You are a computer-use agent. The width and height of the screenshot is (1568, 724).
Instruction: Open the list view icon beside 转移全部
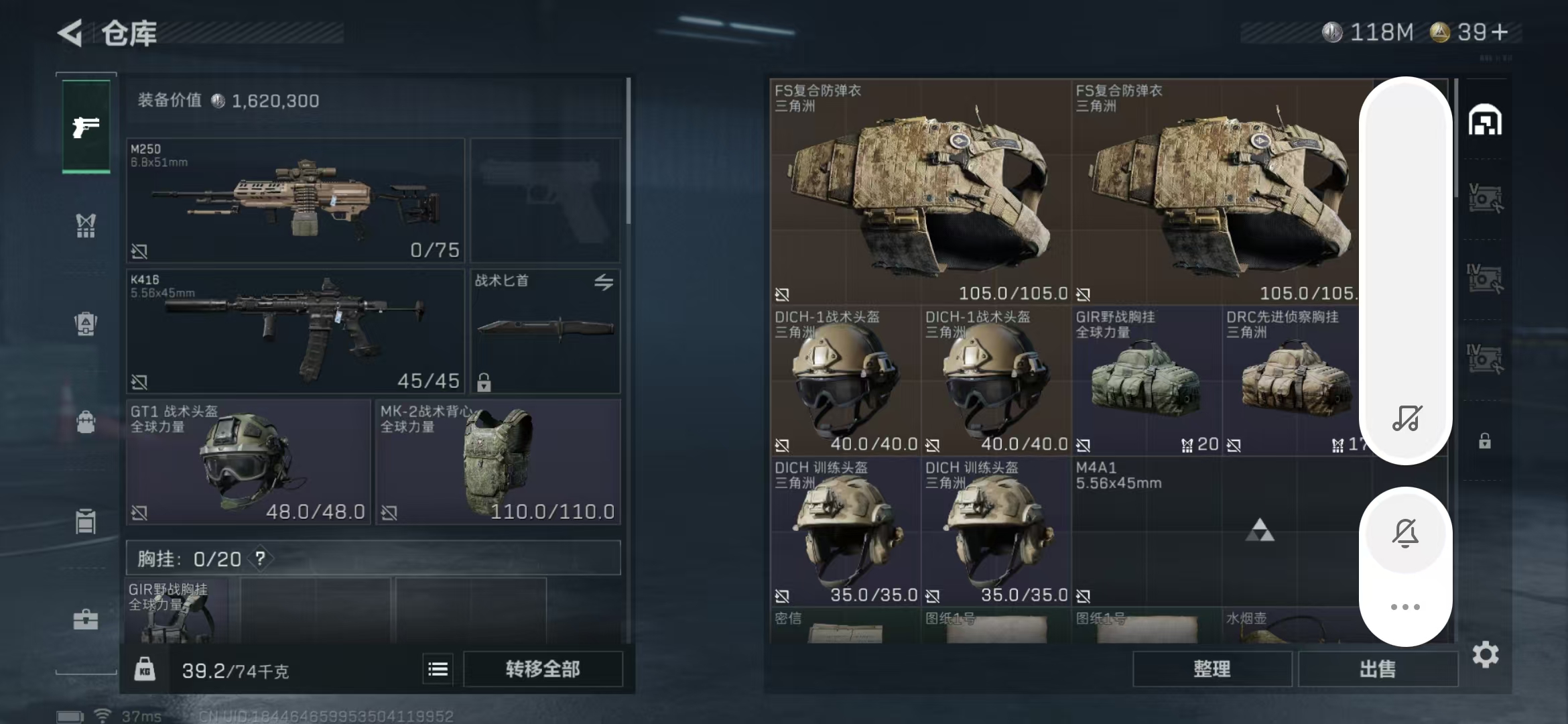click(438, 669)
